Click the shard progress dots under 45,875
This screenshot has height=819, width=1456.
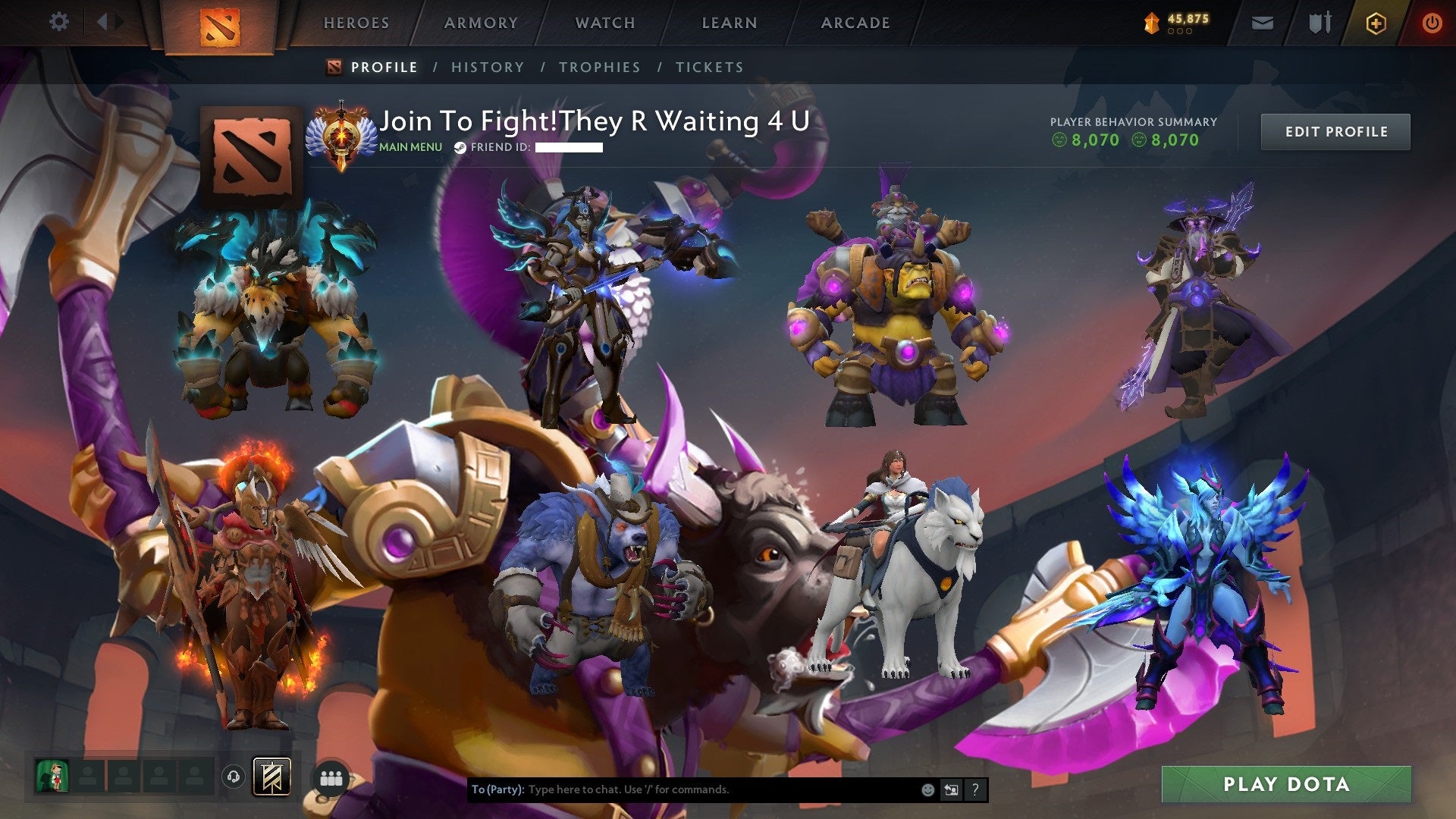[1180, 32]
